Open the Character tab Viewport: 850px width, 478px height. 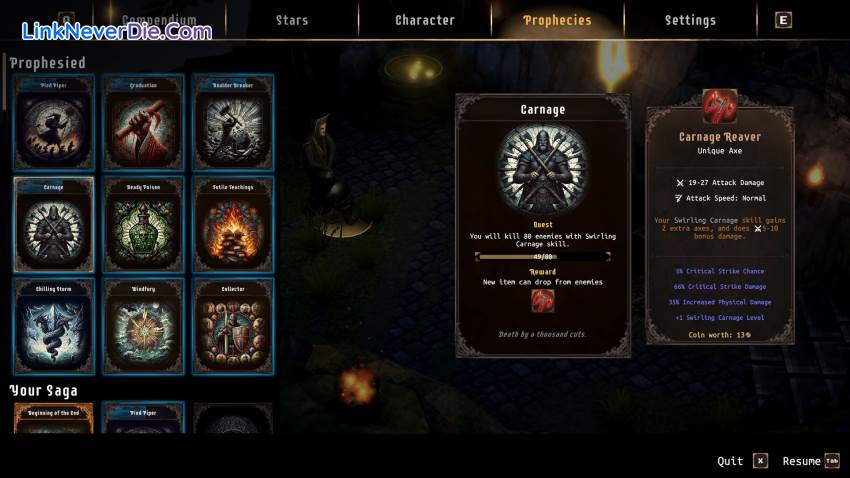click(425, 20)
